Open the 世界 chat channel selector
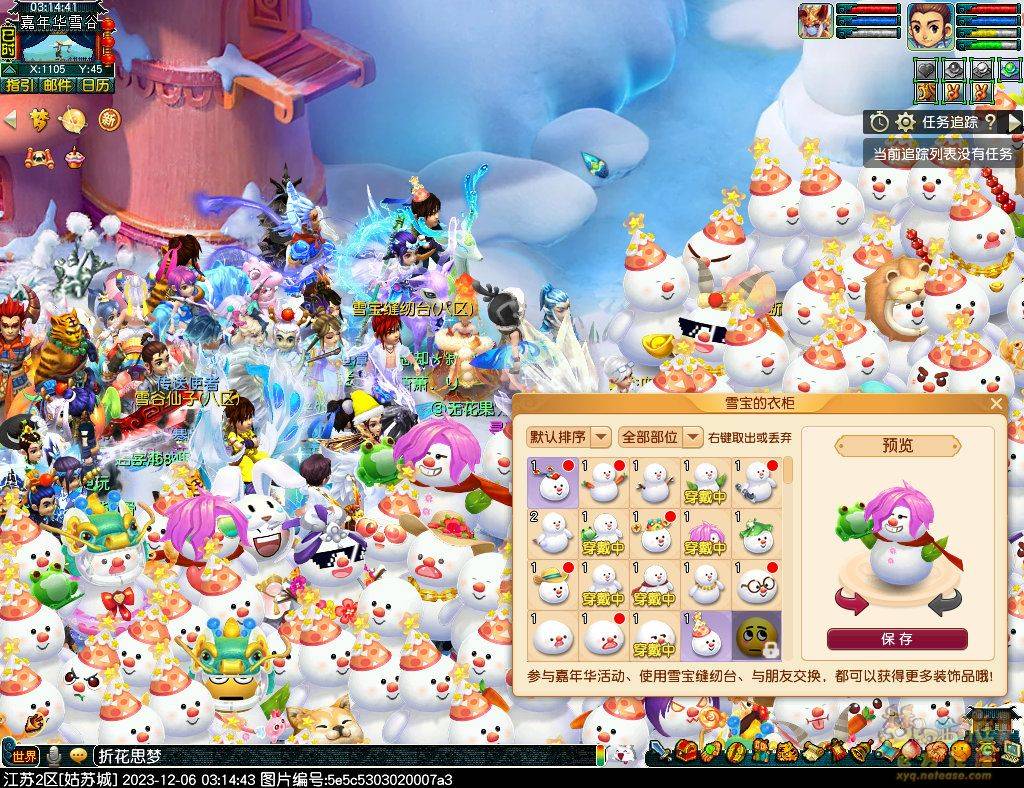1024x788 pixels. point(25,756)
